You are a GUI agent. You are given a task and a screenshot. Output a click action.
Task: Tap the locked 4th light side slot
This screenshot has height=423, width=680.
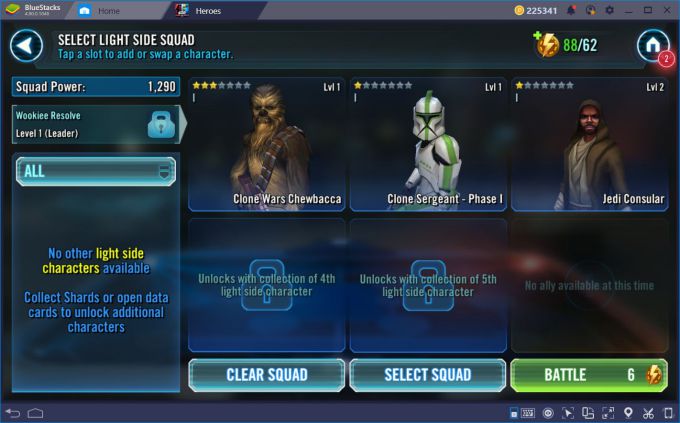(266, 285)
